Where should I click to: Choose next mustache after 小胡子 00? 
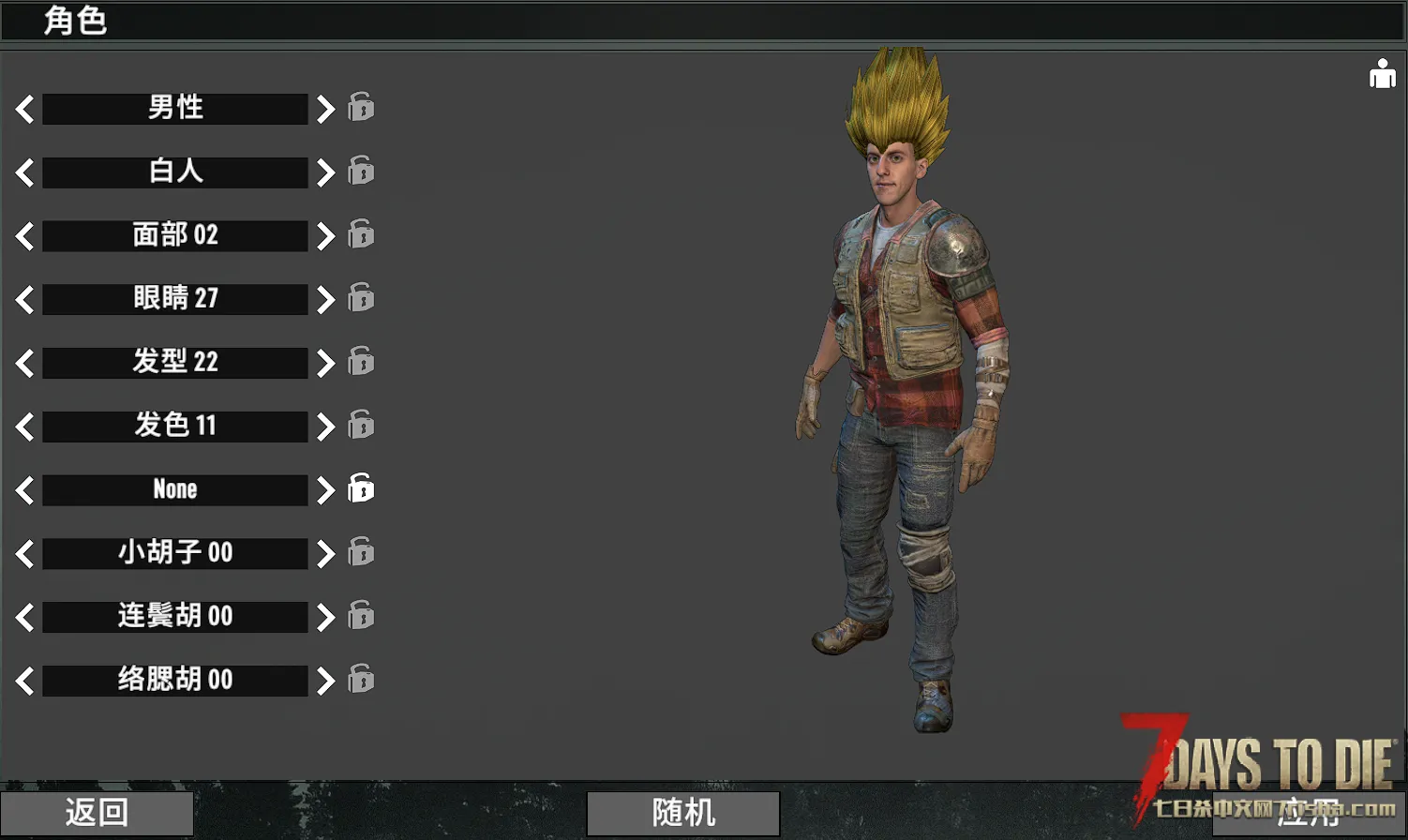[325, 553]
